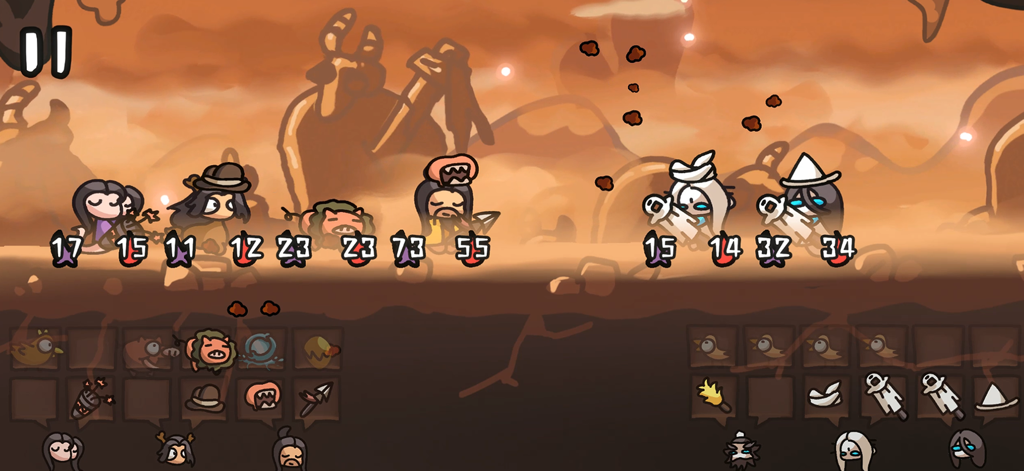Image resolution: width=1024 pixels, height=471 pixels.
Task: Click the faded yellow chick pet slot
Action: [x=36, y=349]
